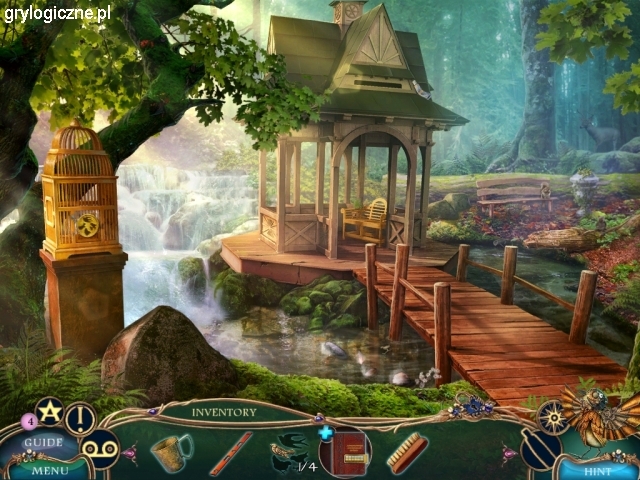
Task: Open the compass map icon
Action: tap(552, 415)
